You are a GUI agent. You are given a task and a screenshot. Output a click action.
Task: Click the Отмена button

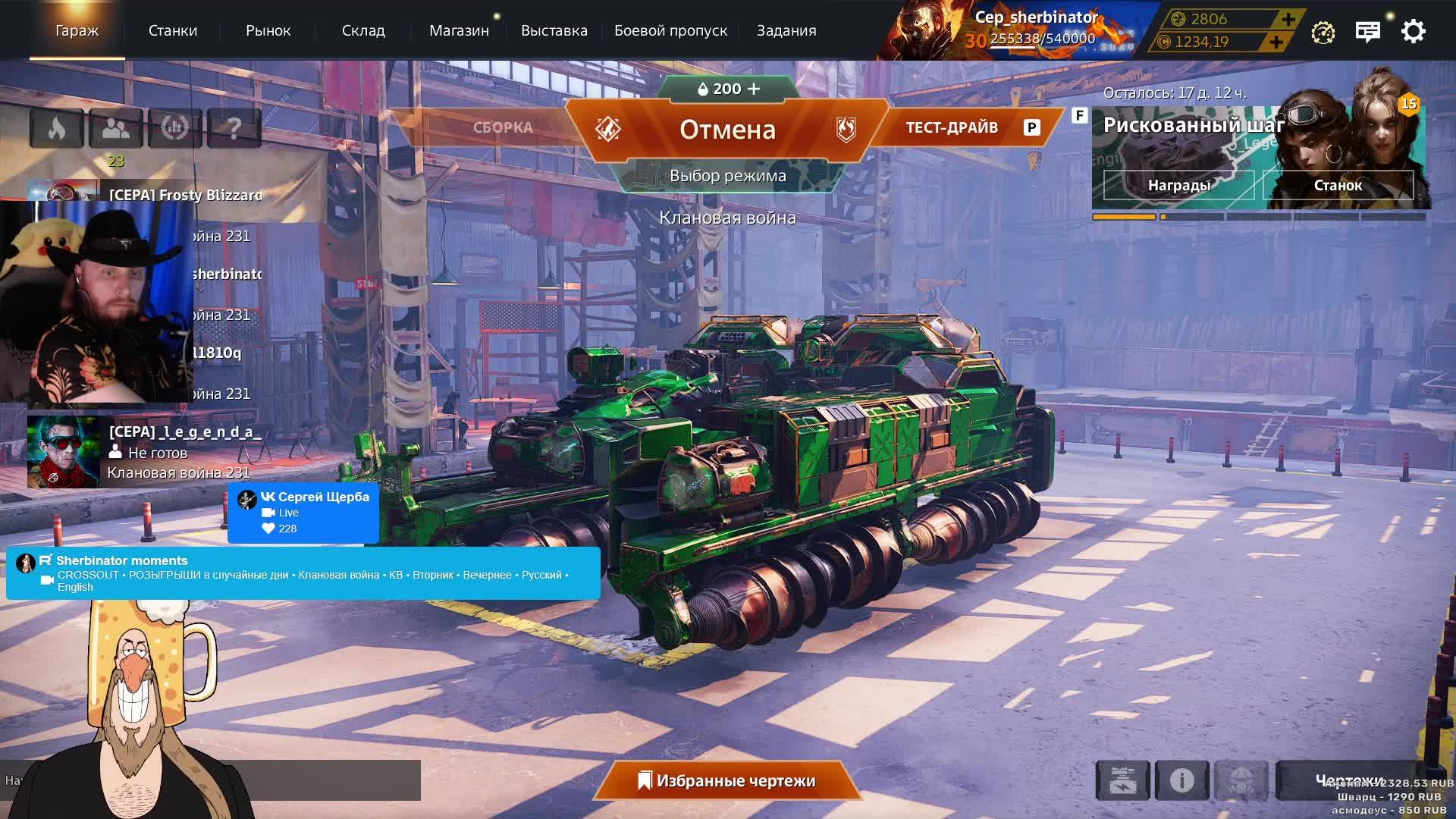tap(727, 130)
